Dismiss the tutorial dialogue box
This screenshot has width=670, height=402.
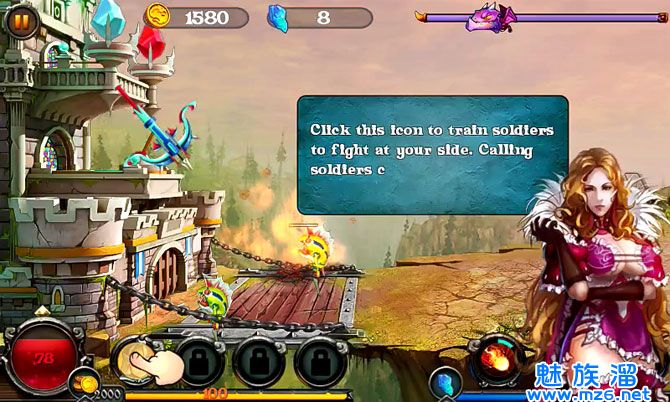point(431,154)
